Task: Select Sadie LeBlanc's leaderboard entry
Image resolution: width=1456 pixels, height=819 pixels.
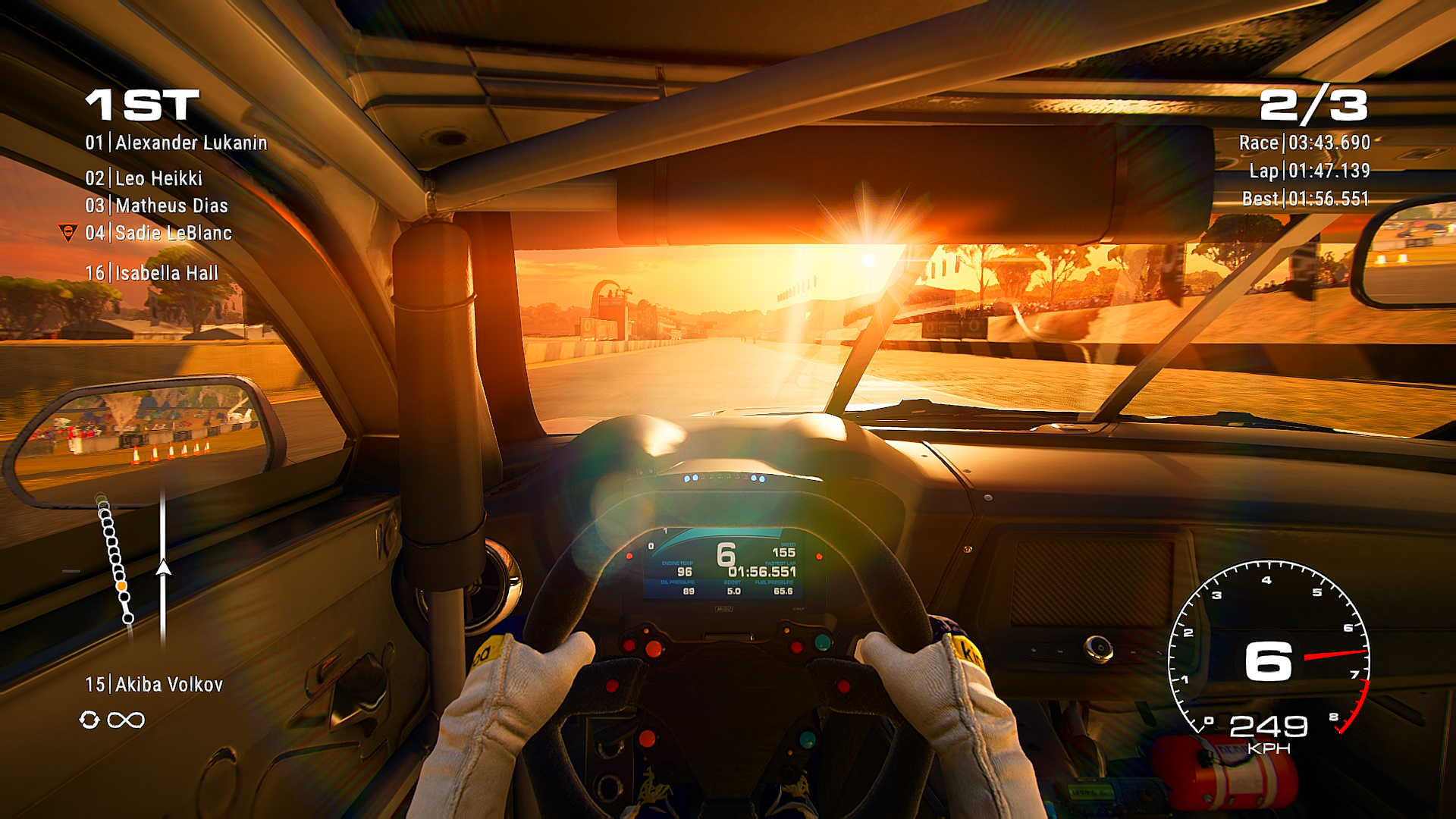Action: [158, 233]
